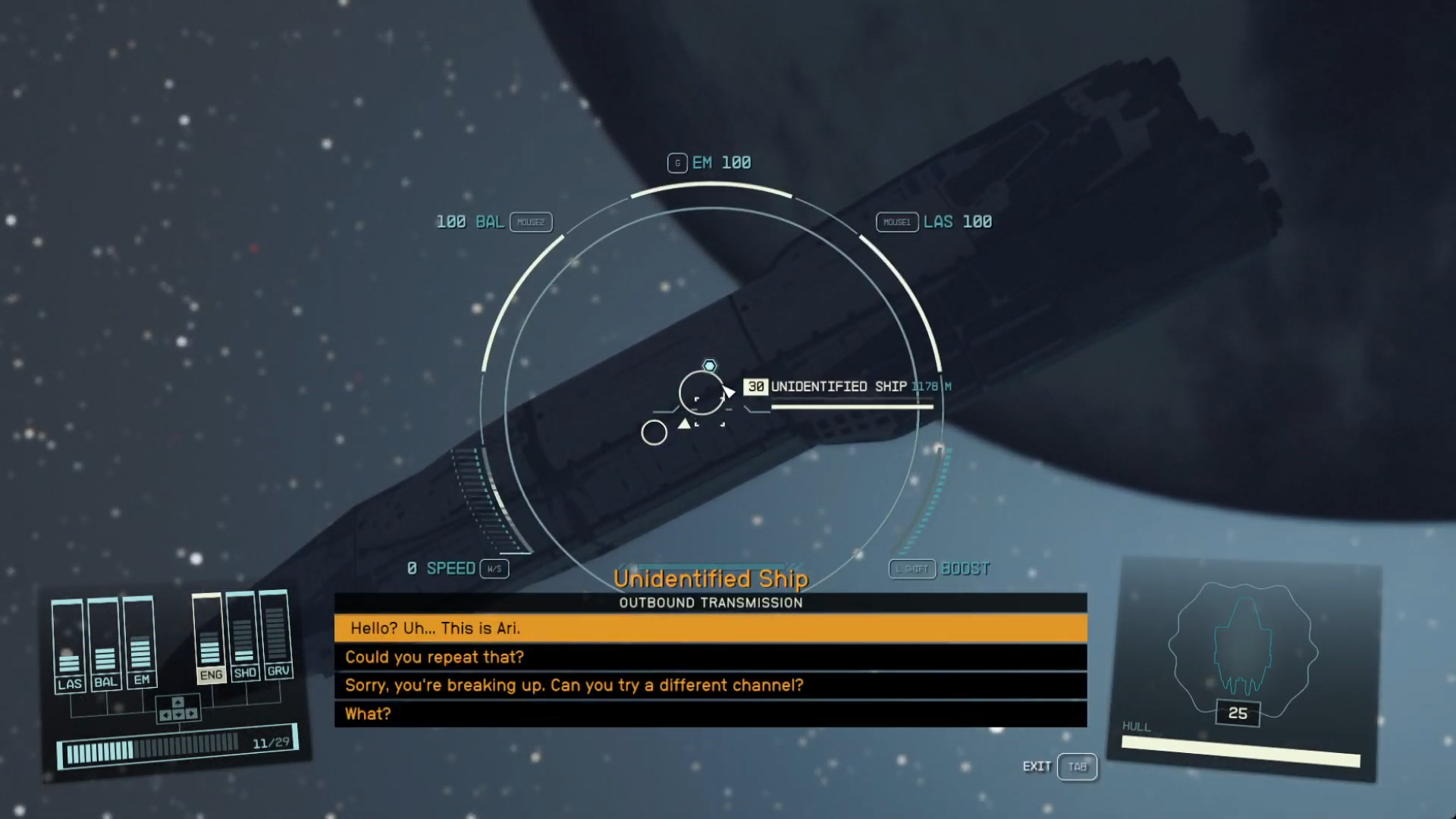Click the MOUSE1 keybind icon beside LAS 100
Viewport: 1456px width, 819px height.
897,221
